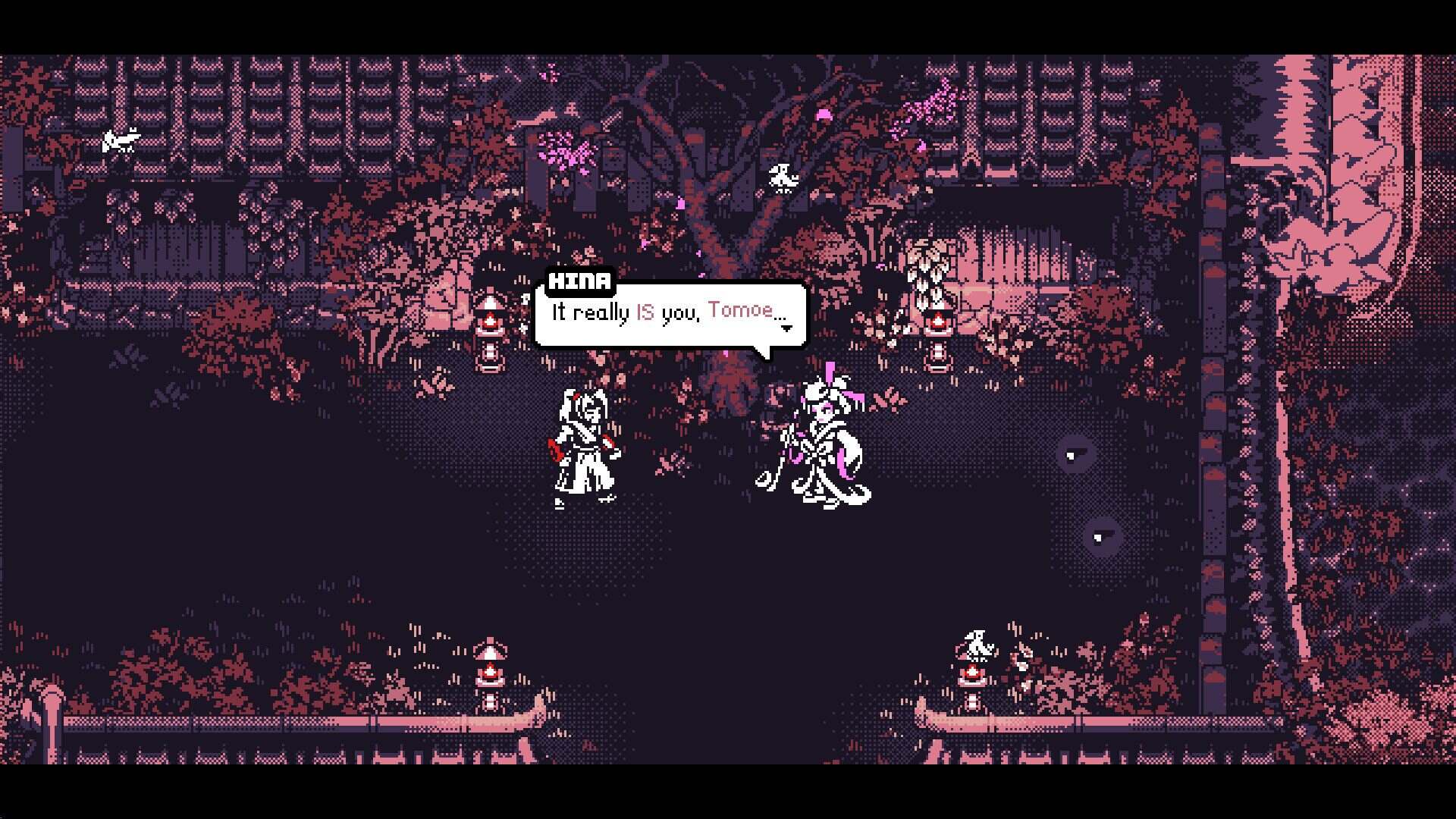Viewport: 1456px width, 819px height.
Task: Click the lower glowing eyes in the darkness
Action: pyautogui.click(x=1101, y=536)
